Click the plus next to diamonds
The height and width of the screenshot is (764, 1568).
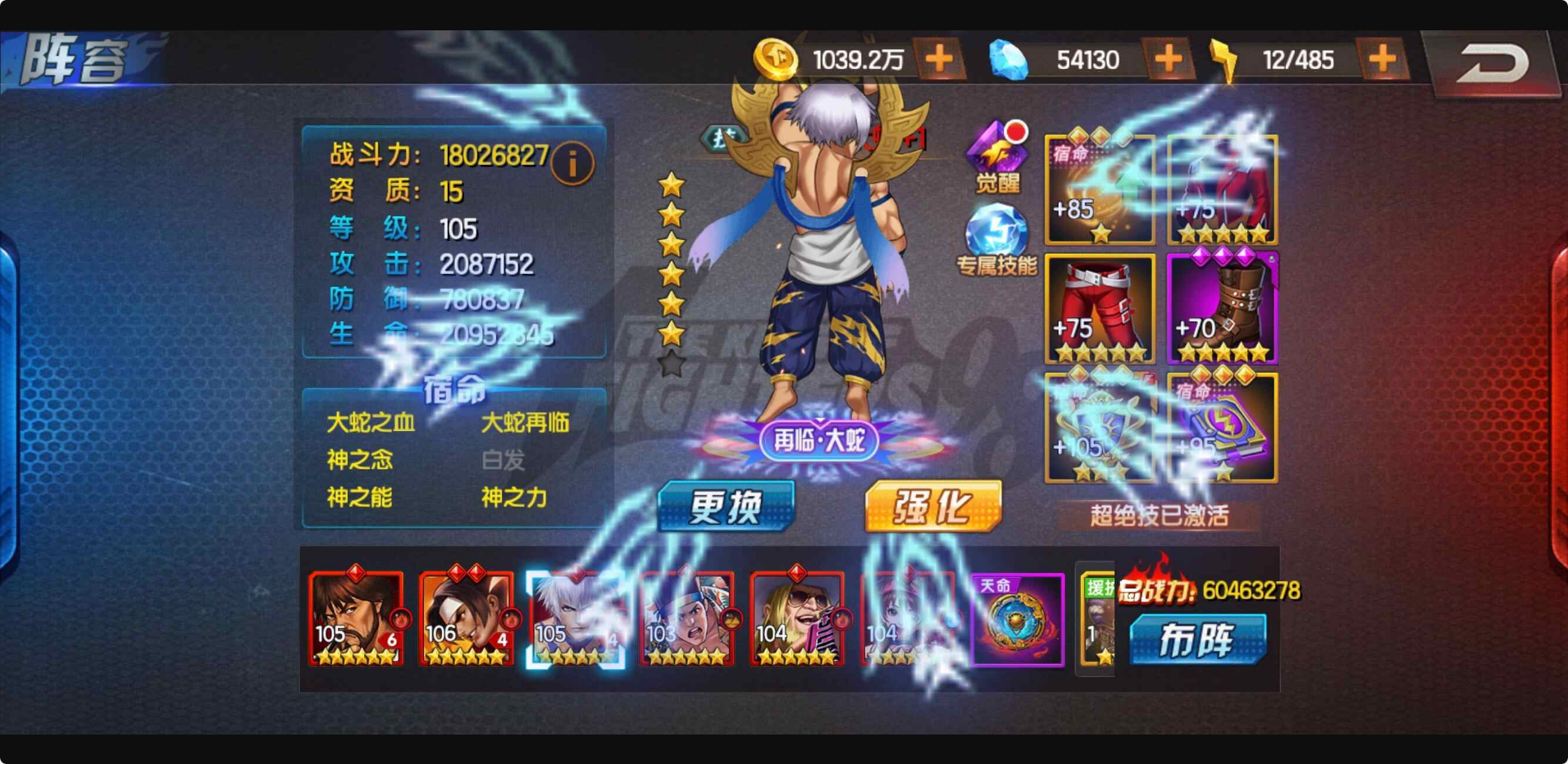point(1168,58)
